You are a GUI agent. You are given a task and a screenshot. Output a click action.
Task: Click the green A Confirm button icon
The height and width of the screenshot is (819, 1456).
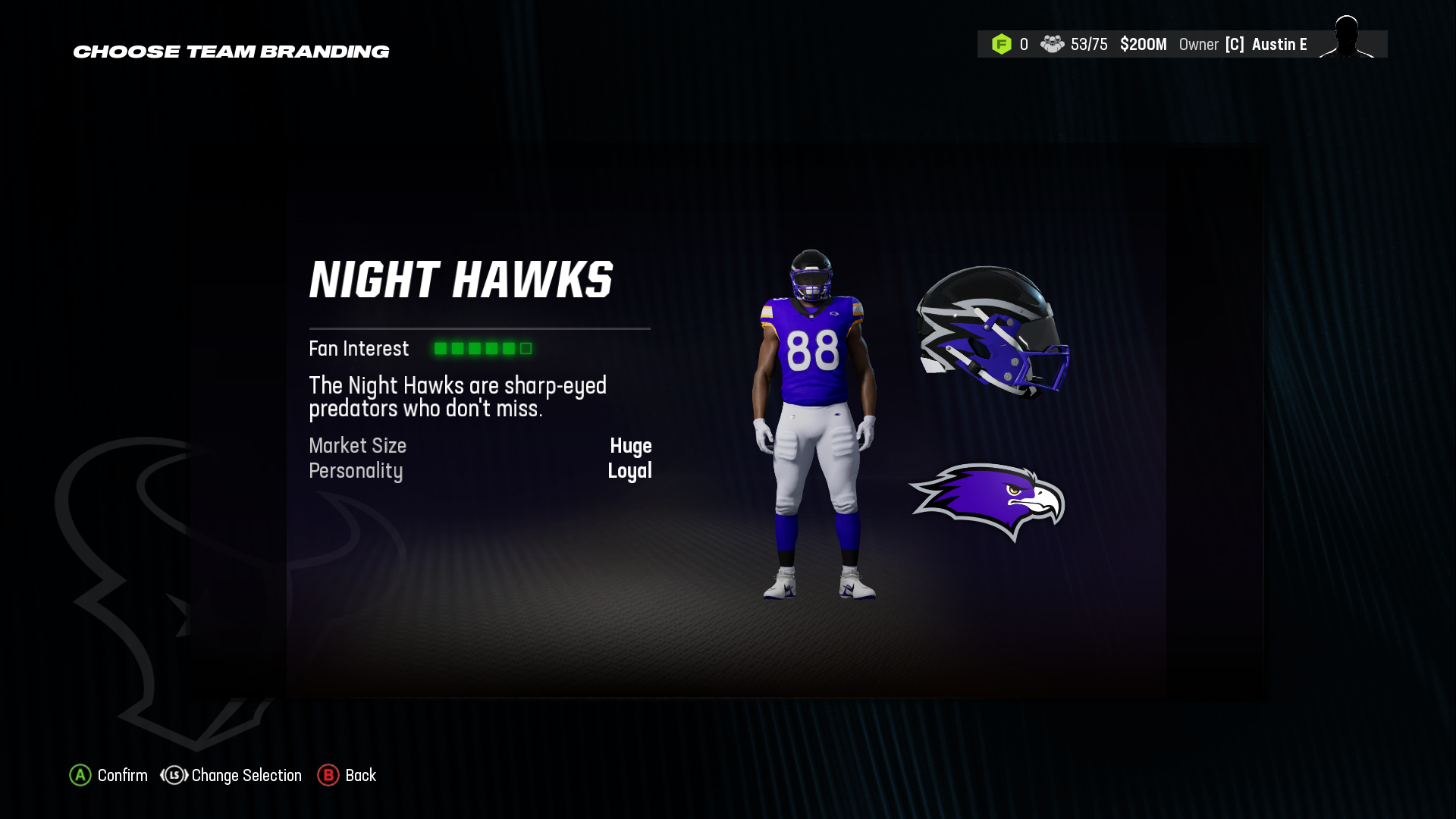pos(80,776)
